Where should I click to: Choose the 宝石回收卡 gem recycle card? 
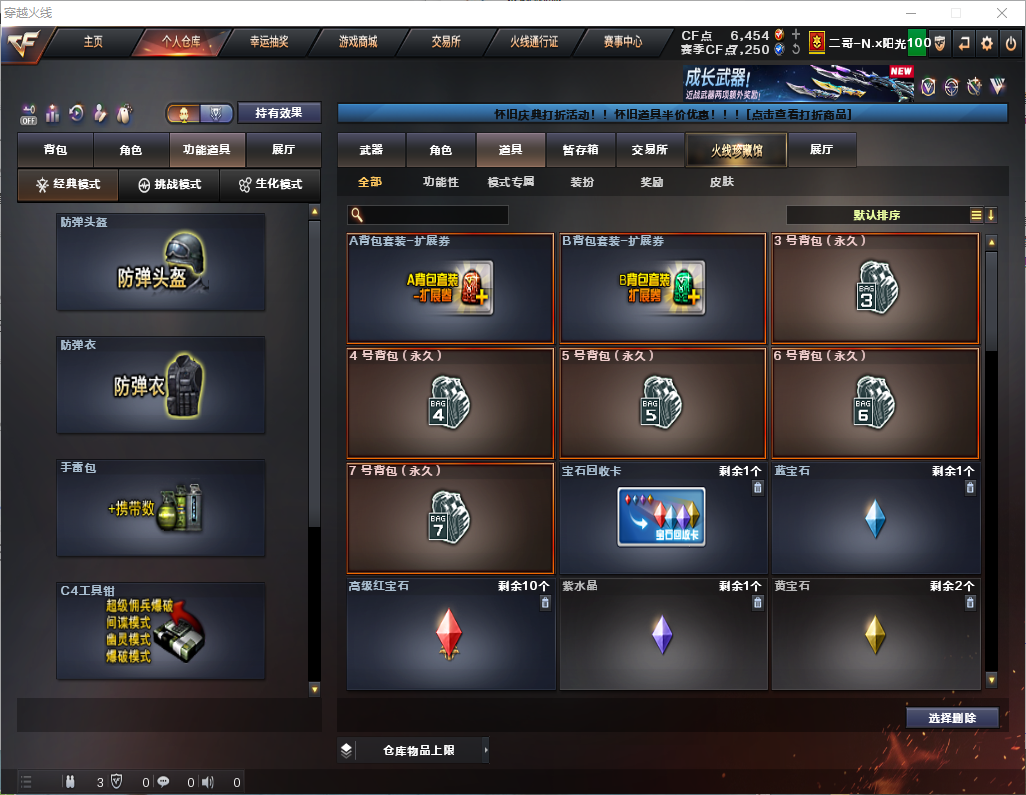click(660, 516)
